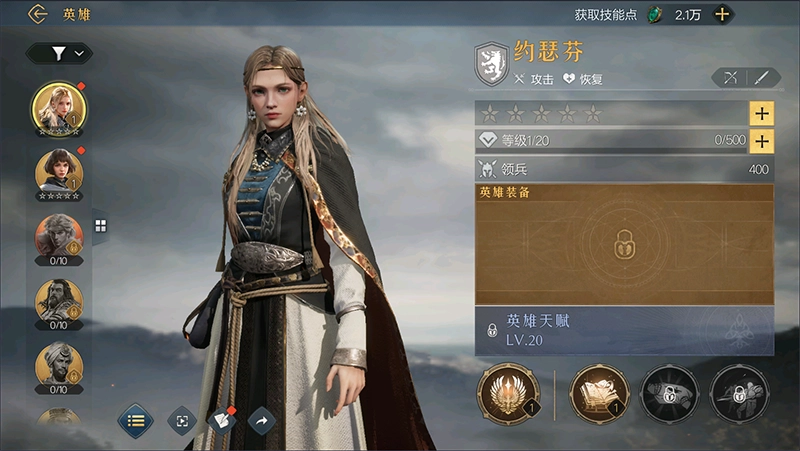Select the blonde hero Josephine portrait
The width and height of the screenshot is (800, 451).
click(x=59, y=108)
